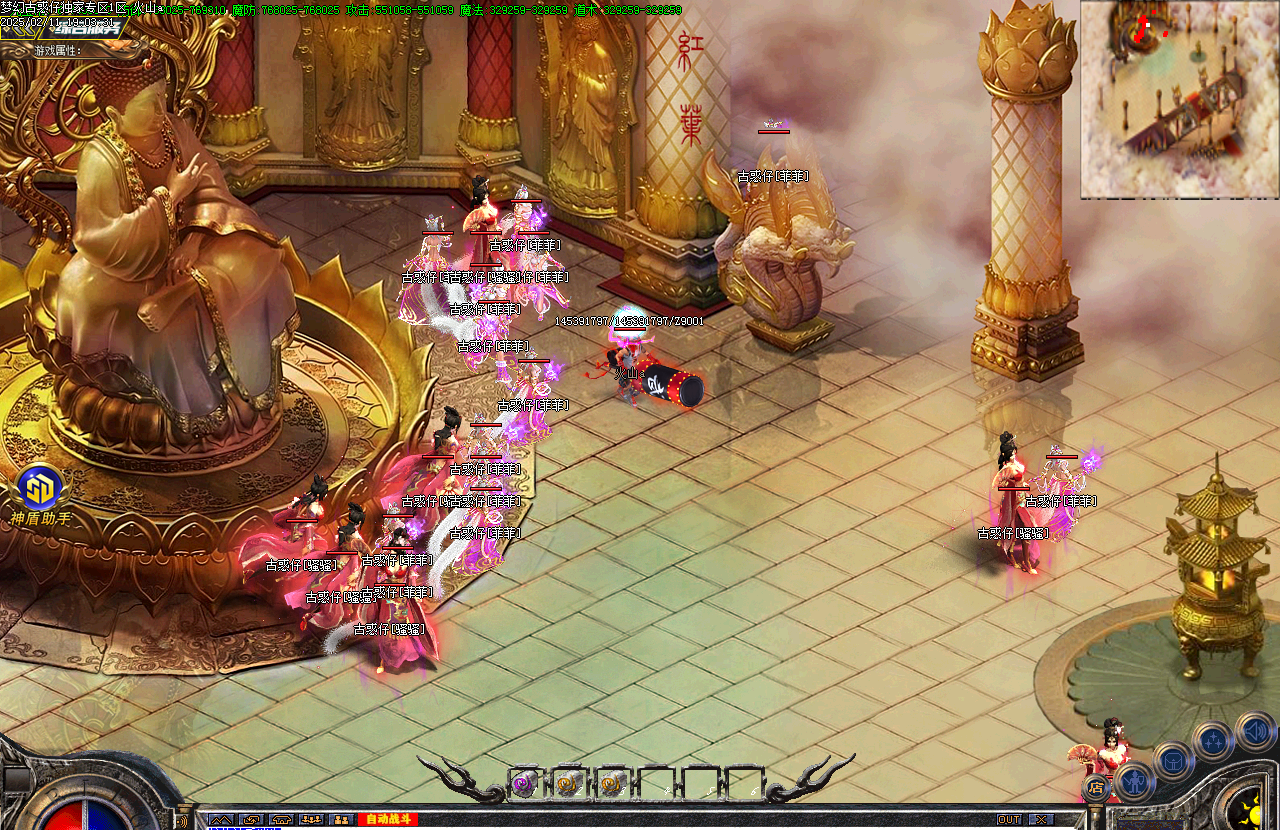This screenshot has width=1280, height=830.
Task: Open the bag inventory round button
Action: pyautogui.click(x=1173, y=760)
